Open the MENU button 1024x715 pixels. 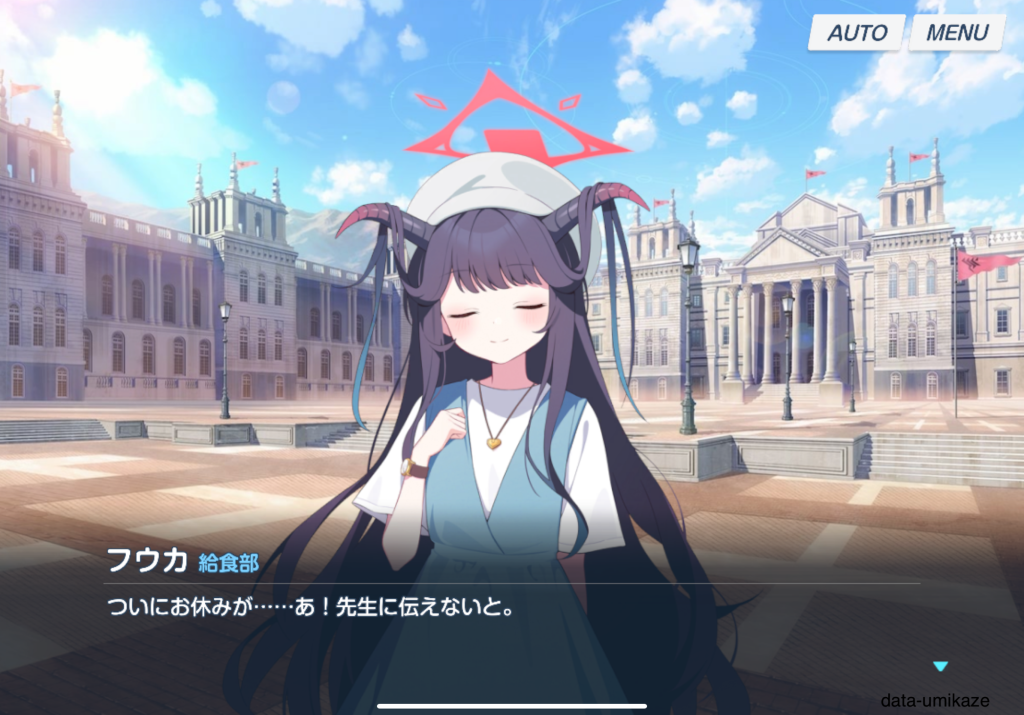[x=956, y=32]
